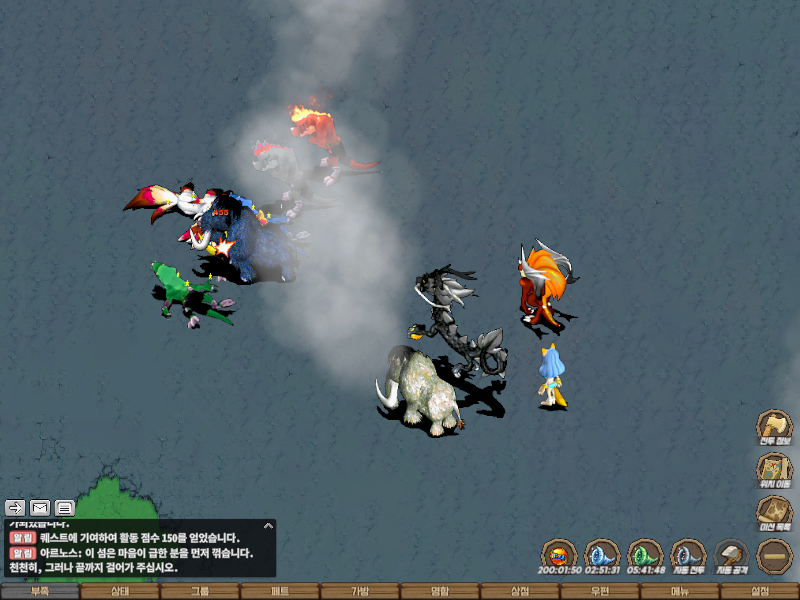Open the 가방 bag inventory
Image resolution: width=800 pixels, height=600 pixels.
[x=360, y=591]
